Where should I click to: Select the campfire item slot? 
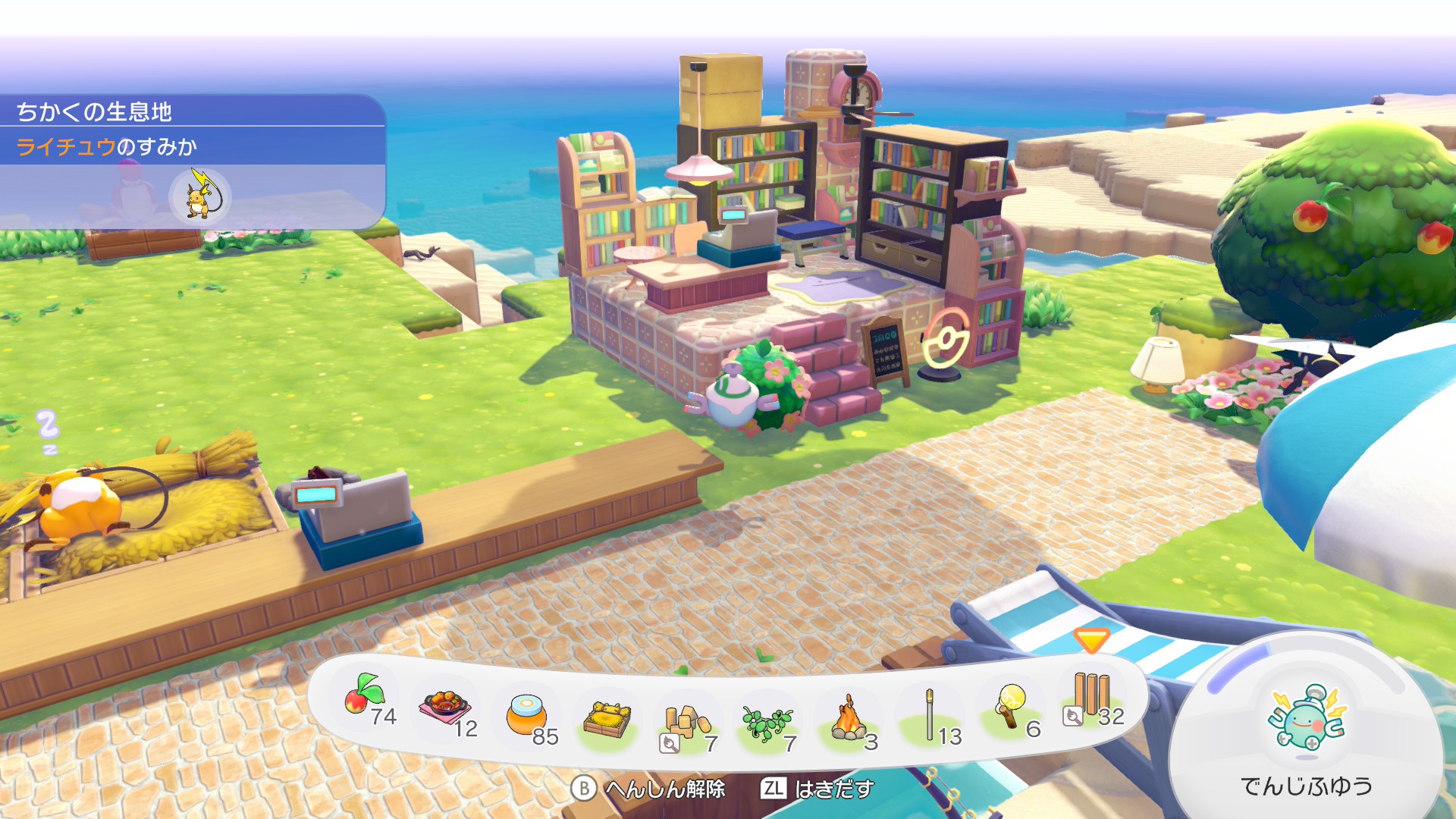coord(849,720)
